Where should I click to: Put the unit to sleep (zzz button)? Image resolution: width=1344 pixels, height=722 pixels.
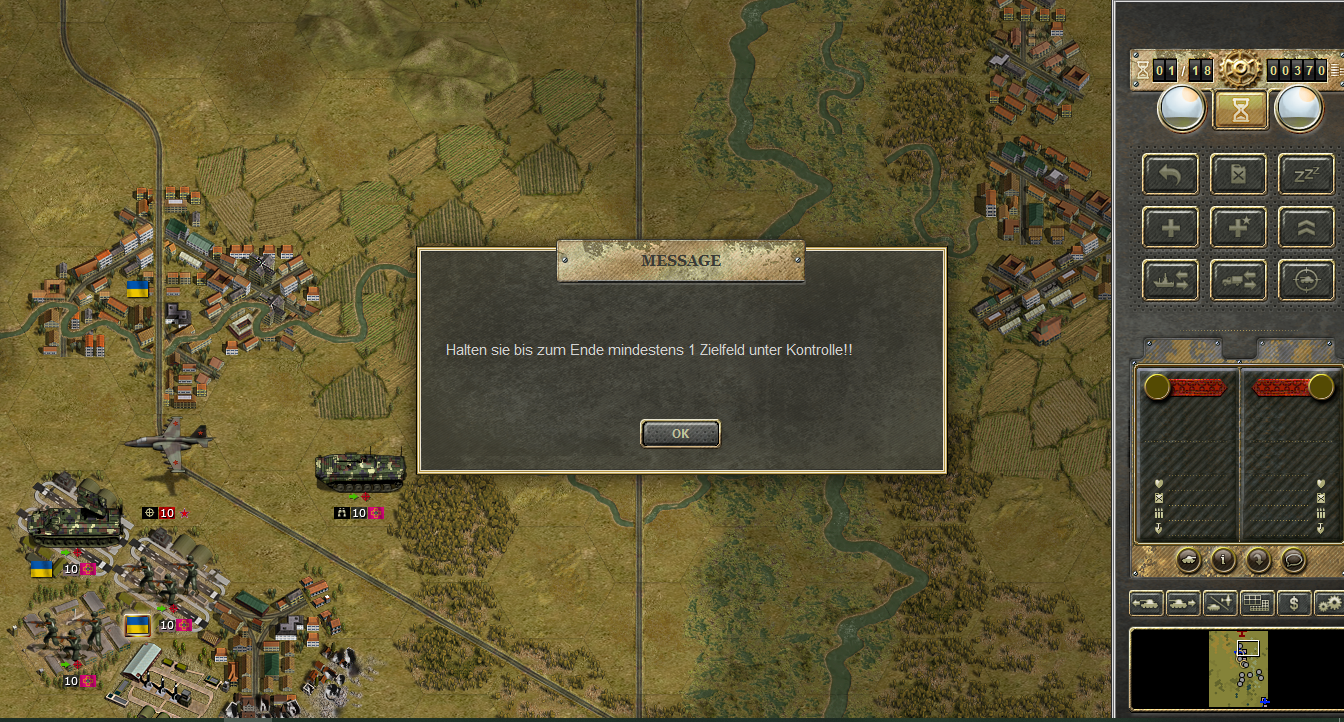click(1305, 174)
